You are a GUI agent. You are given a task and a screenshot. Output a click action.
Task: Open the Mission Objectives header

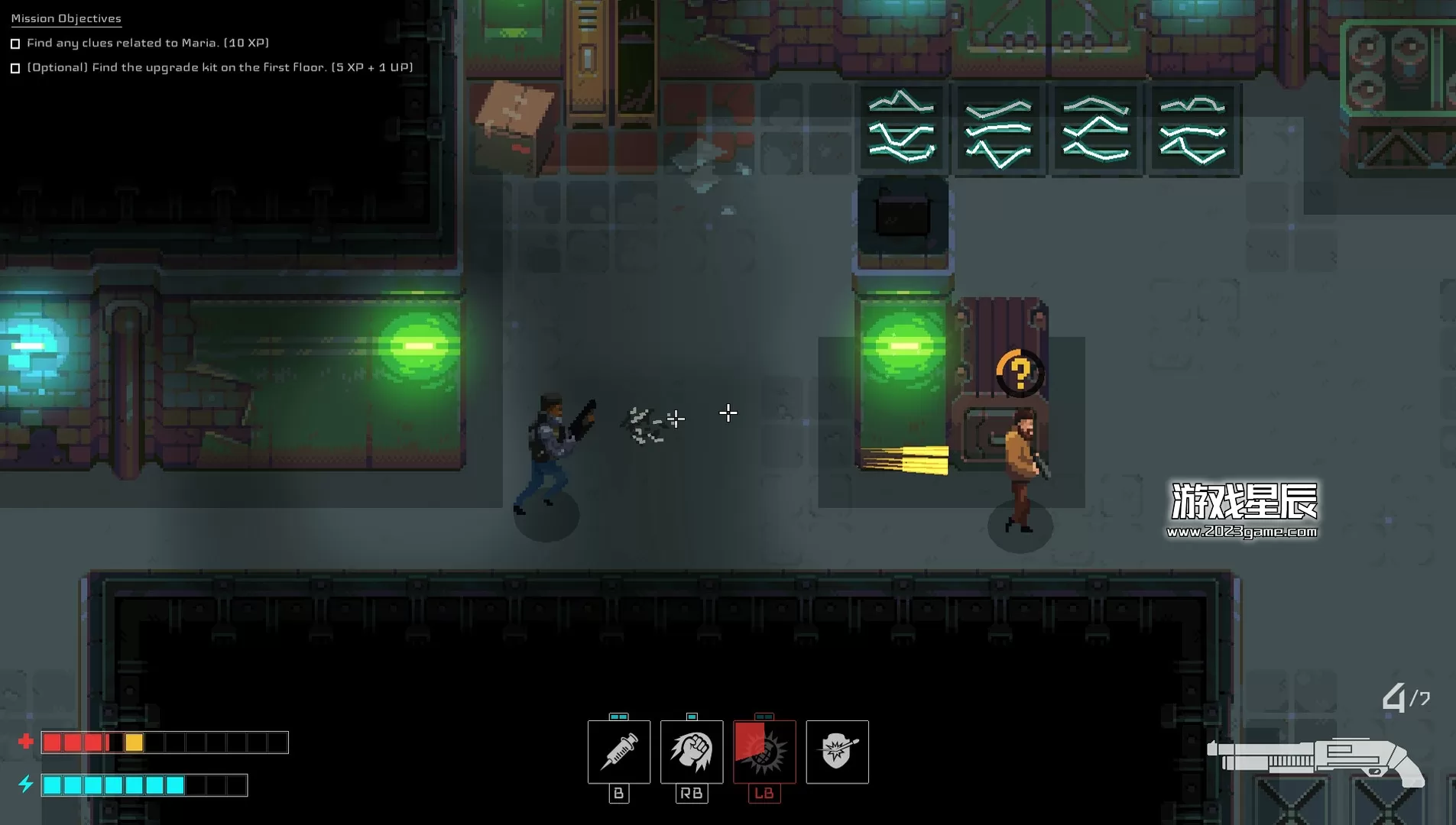[66, 18]
